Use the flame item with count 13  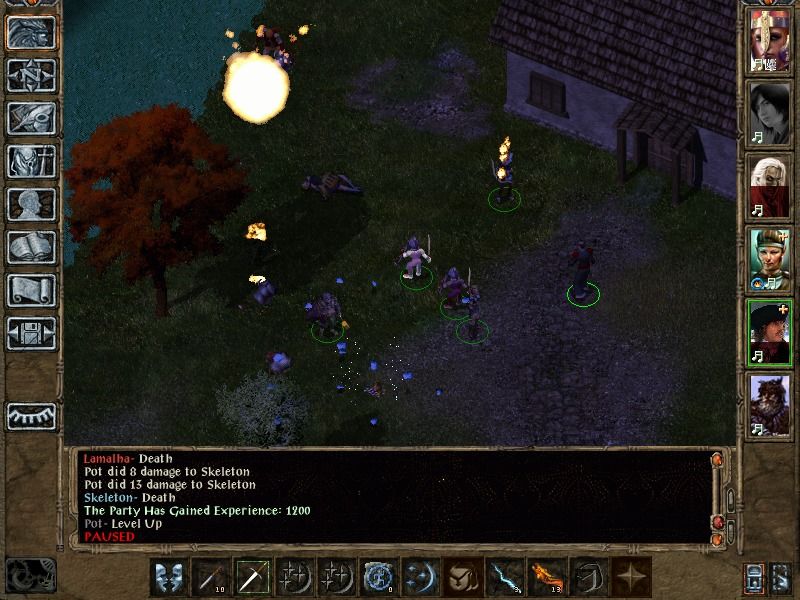(545, 578)
